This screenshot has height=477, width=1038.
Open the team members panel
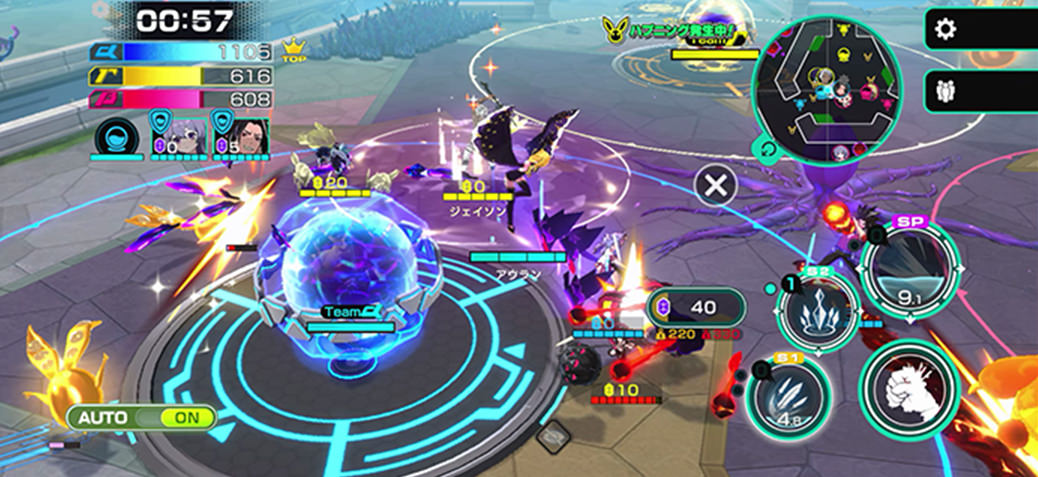click(945, 92)
